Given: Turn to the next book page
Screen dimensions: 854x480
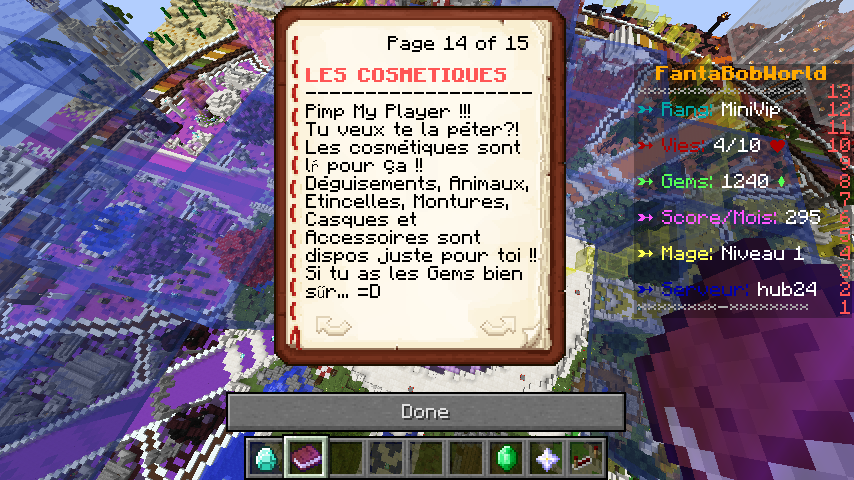Looking at the screenshot, I should pyautogui.click(x=498, y=325).
